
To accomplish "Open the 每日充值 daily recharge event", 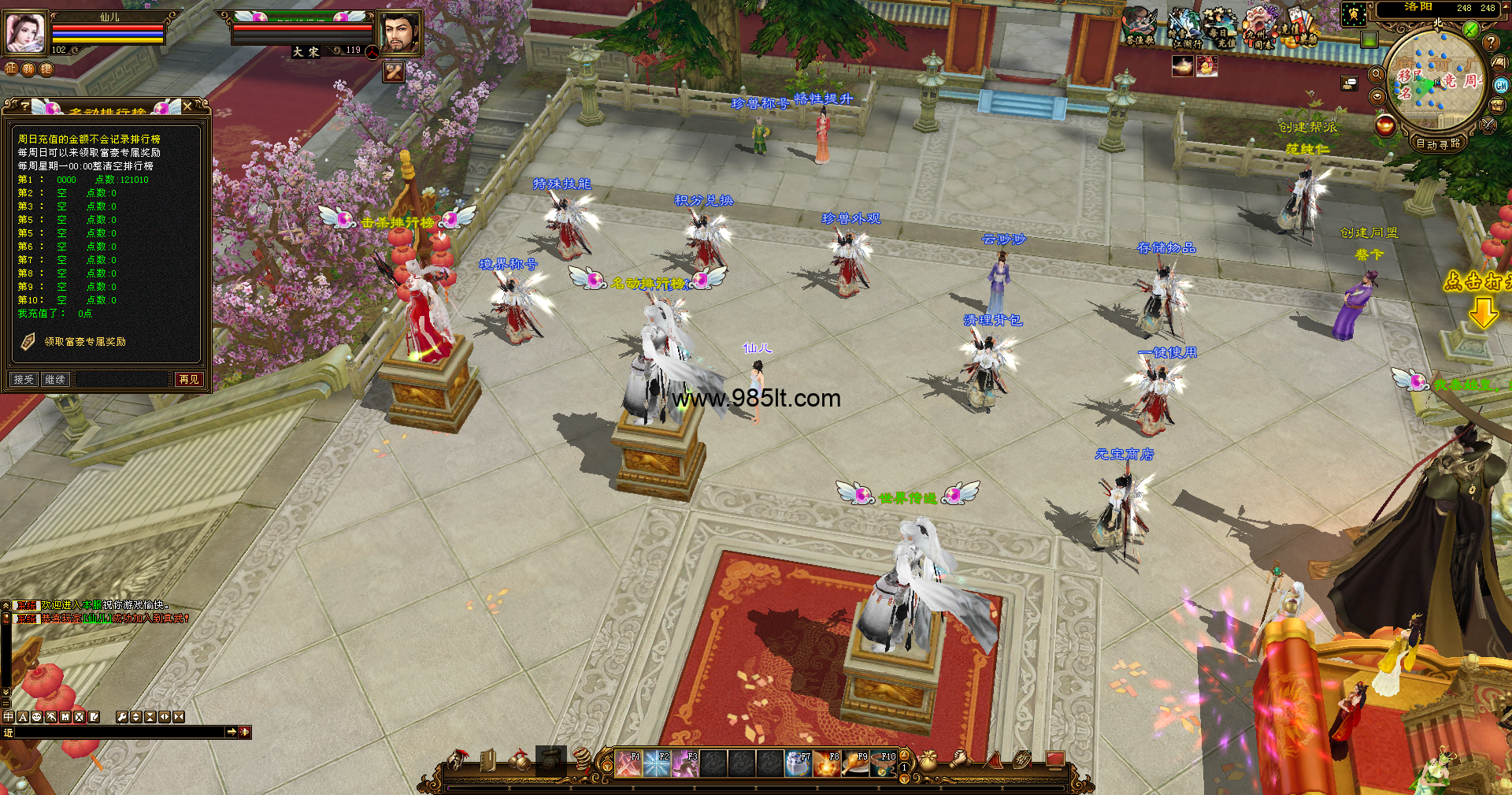I will [x=1221, y=29].
